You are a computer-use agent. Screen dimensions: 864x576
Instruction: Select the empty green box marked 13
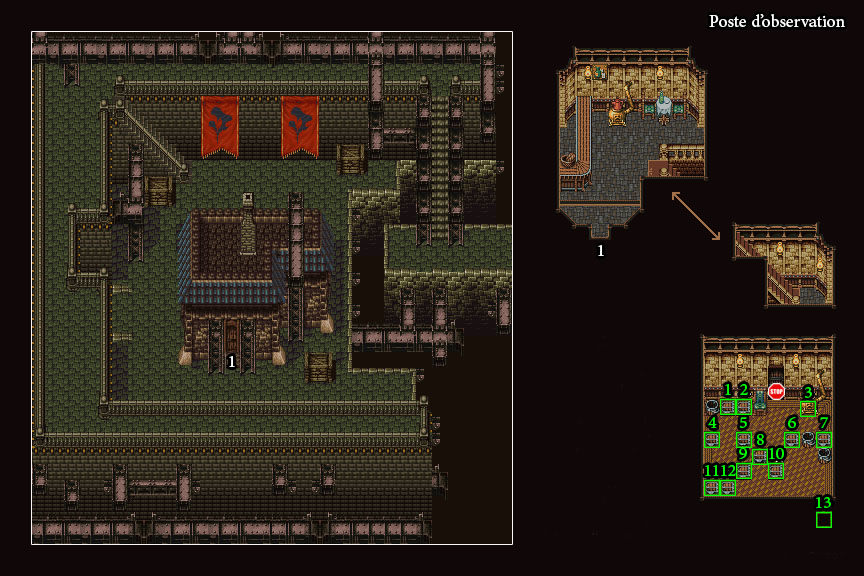[x=824, y=520]
